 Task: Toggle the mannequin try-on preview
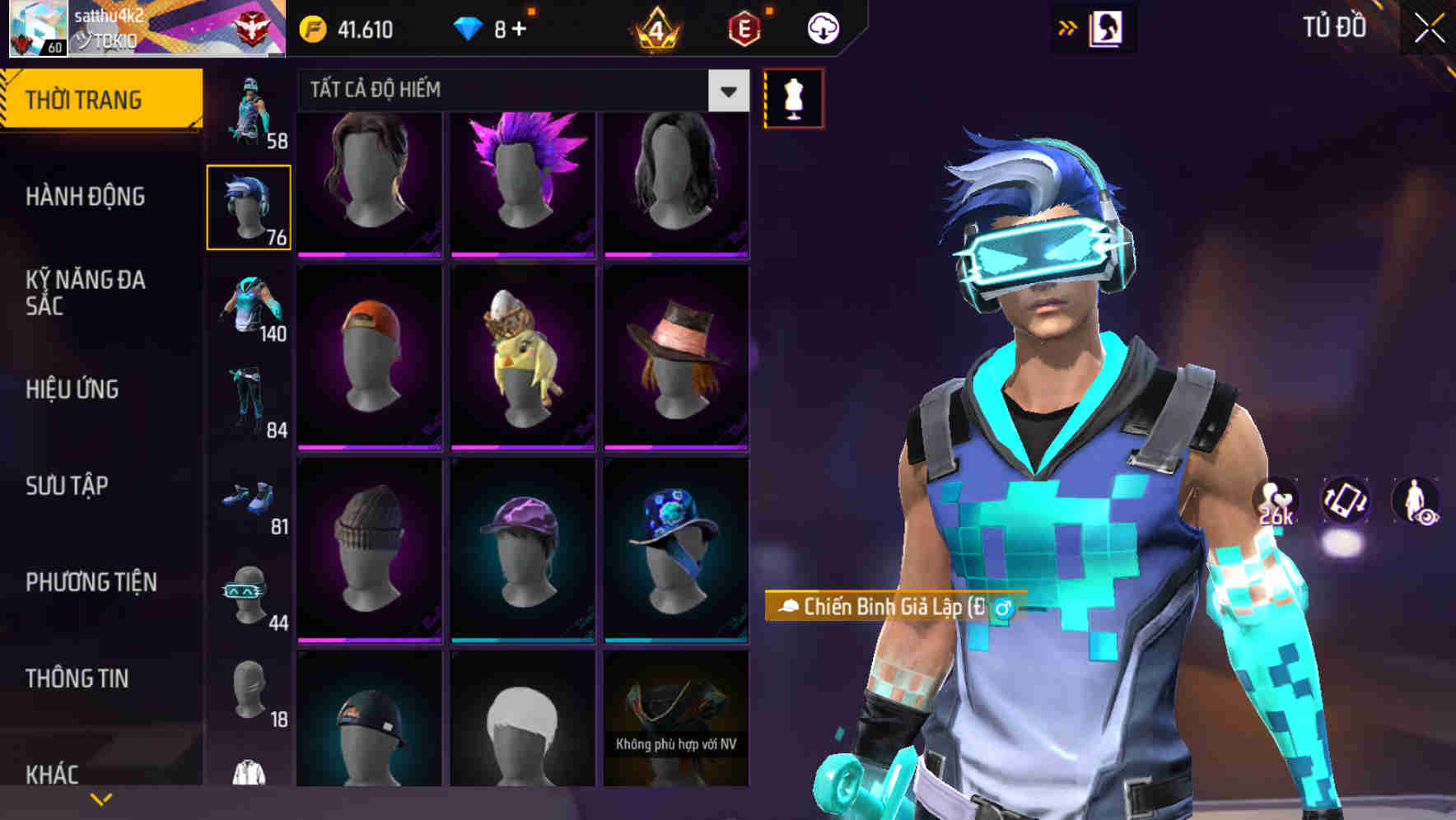(792, 97)
